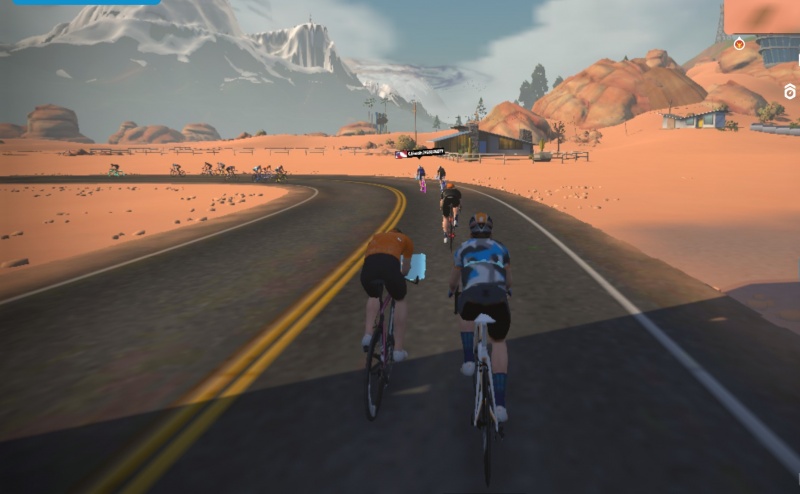Open the white hexagon stopwatch icon
The image size is (800, 494).
[789, 92]
